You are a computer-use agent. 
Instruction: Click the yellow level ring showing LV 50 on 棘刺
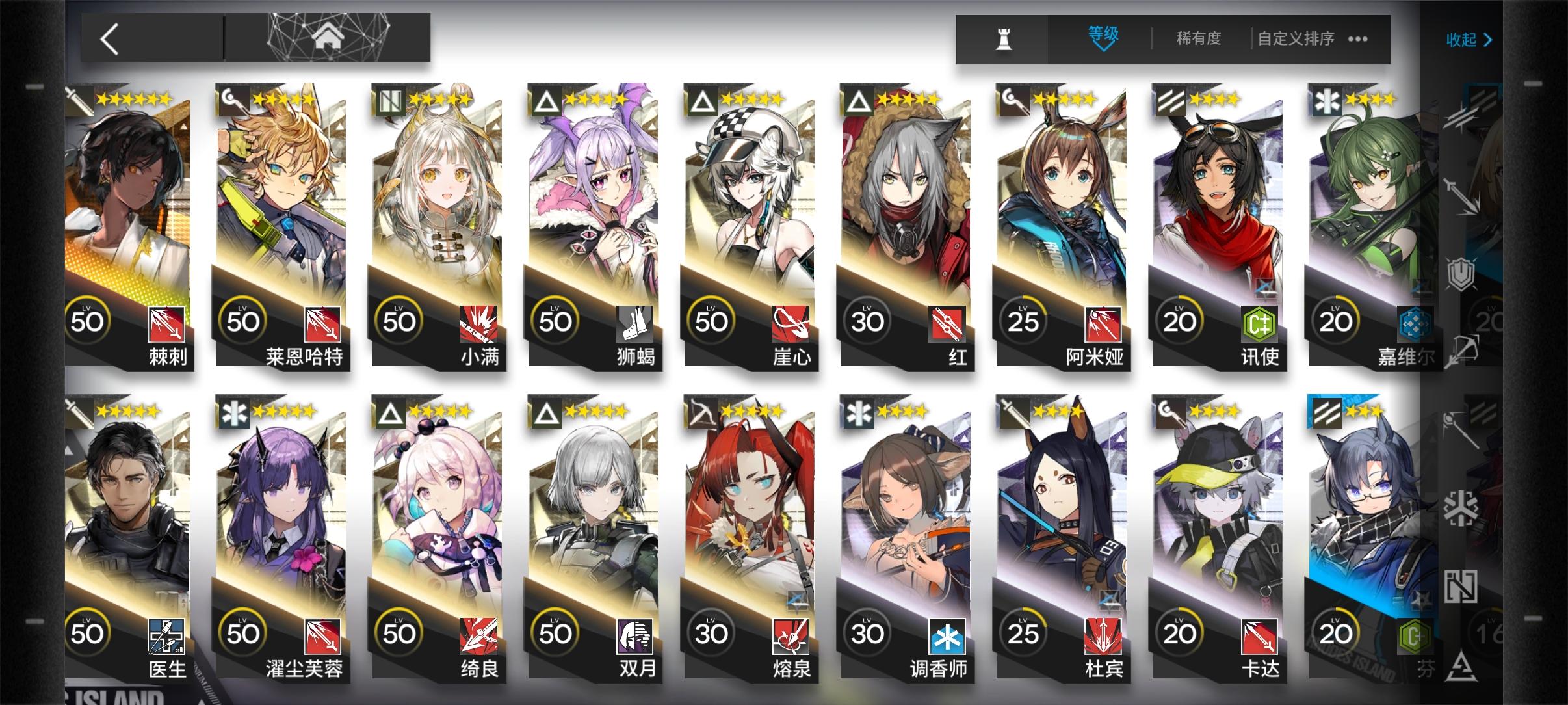89,320
